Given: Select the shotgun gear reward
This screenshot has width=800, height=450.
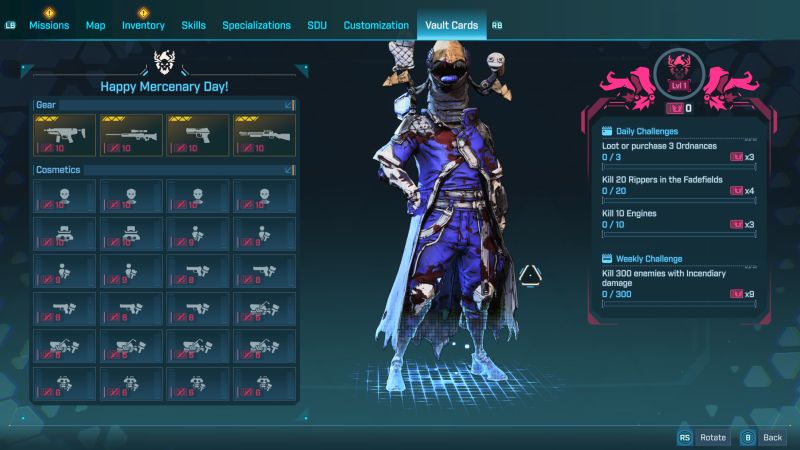Looking at the screenshot, I should tap(265, 135).
